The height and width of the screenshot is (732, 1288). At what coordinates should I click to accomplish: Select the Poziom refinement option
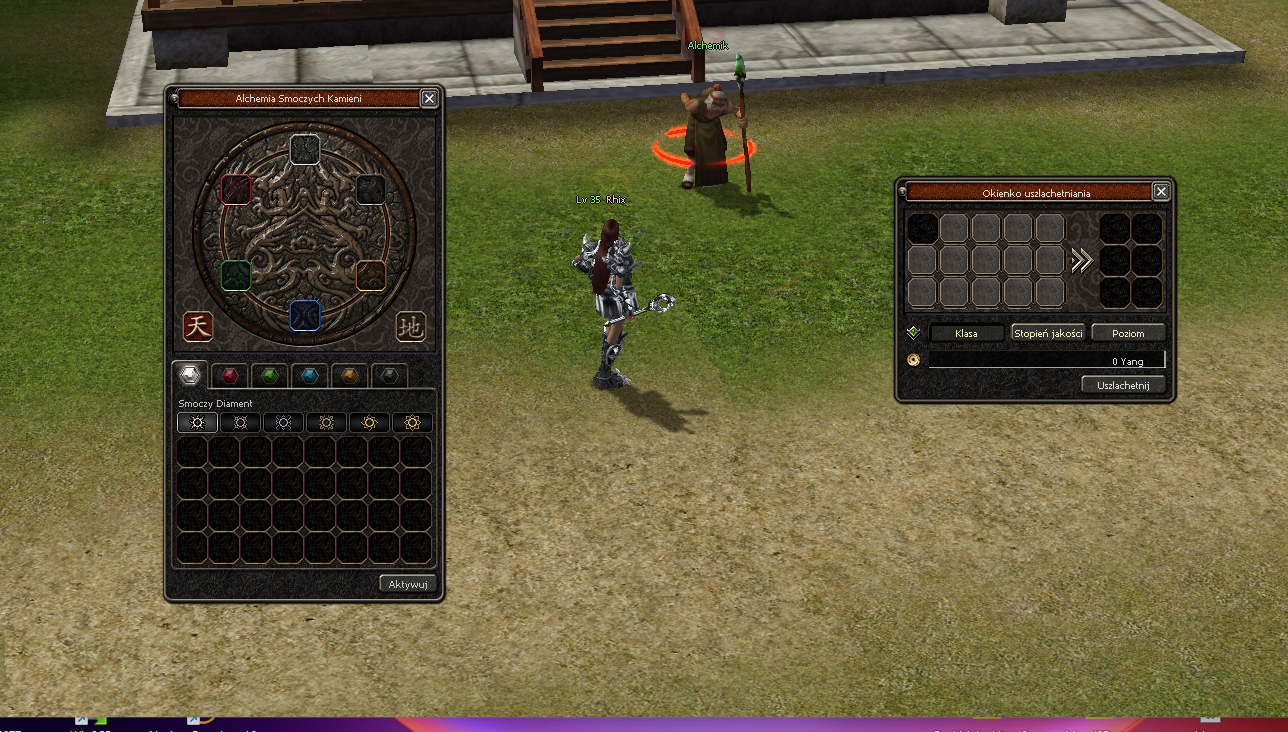click(1128, 333)
